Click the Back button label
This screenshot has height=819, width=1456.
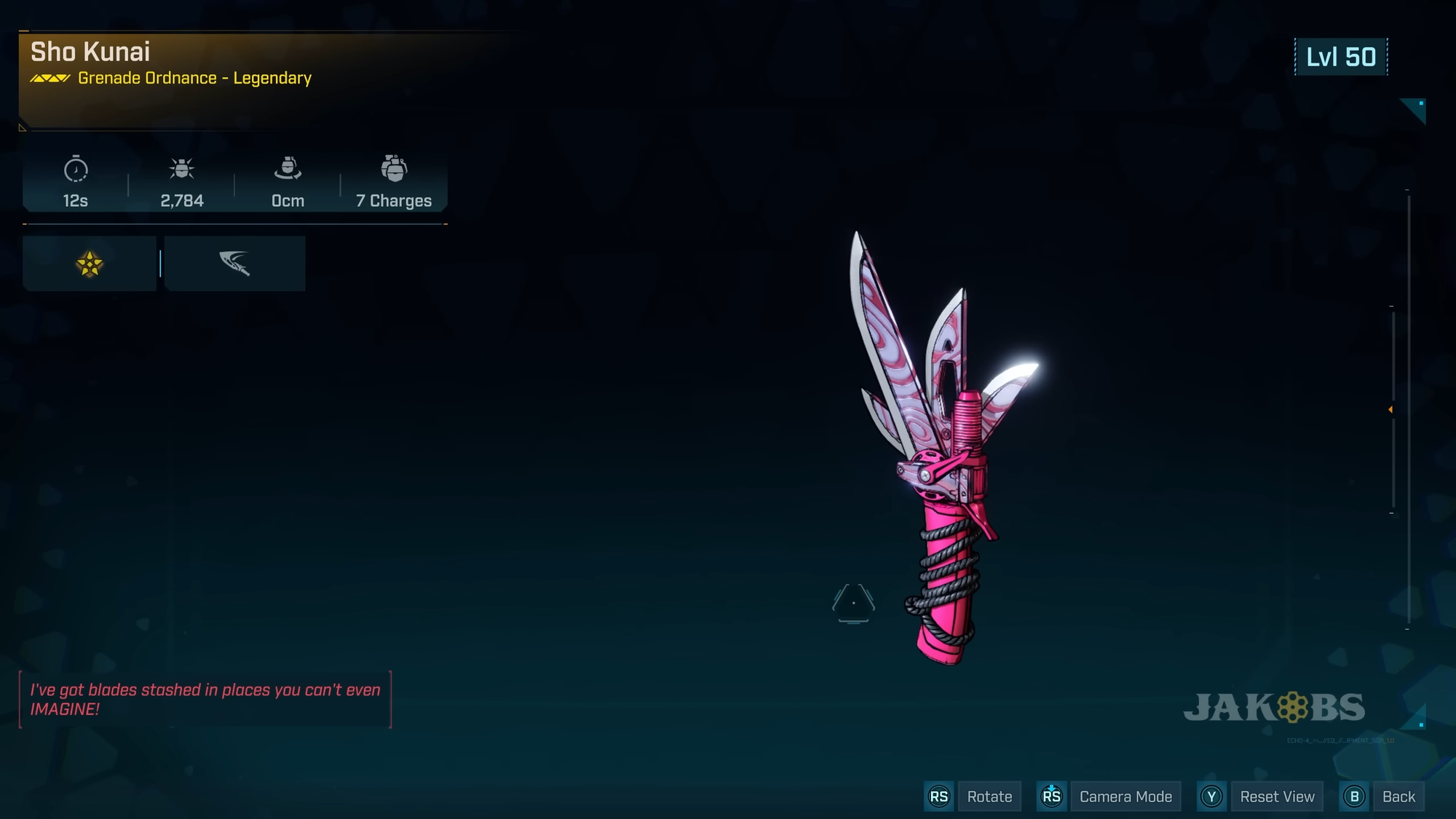coord(1398,796)
